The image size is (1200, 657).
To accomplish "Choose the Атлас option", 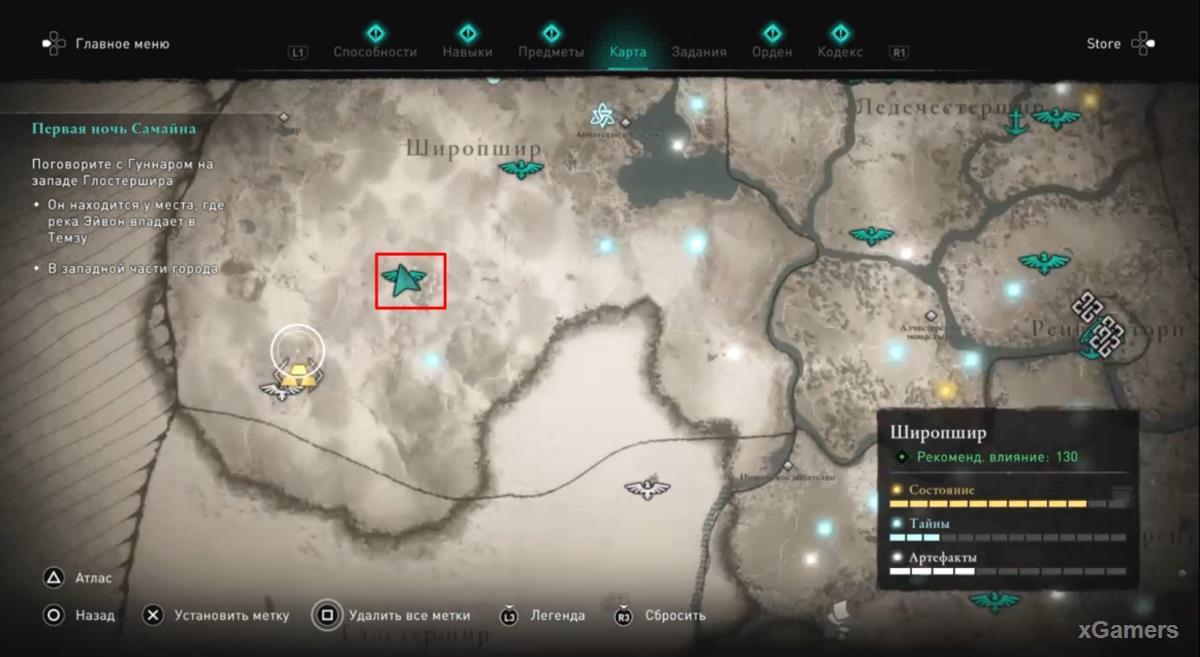I will pyautogui.click(x=93, y=578).
